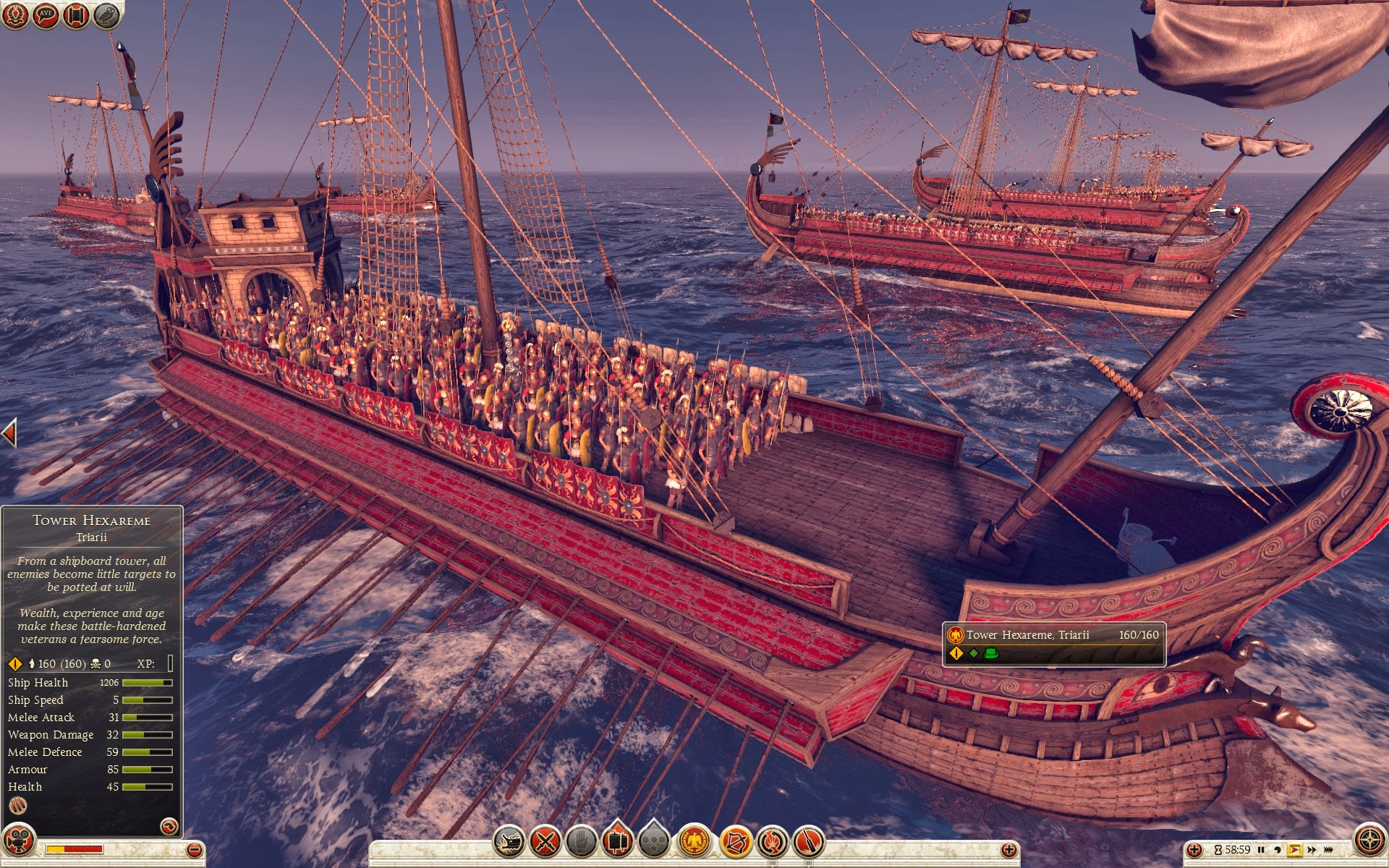Viewport: 1389px width, 868px height.
Task: Toggle the bow and arrow fire button
Action: (735, 842)
